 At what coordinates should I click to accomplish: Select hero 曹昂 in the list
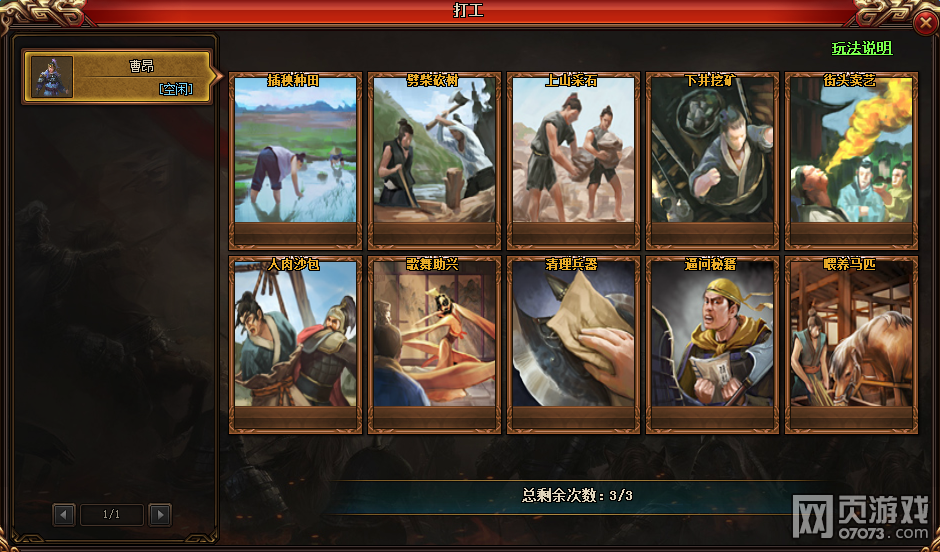click(x=118, y=77)
